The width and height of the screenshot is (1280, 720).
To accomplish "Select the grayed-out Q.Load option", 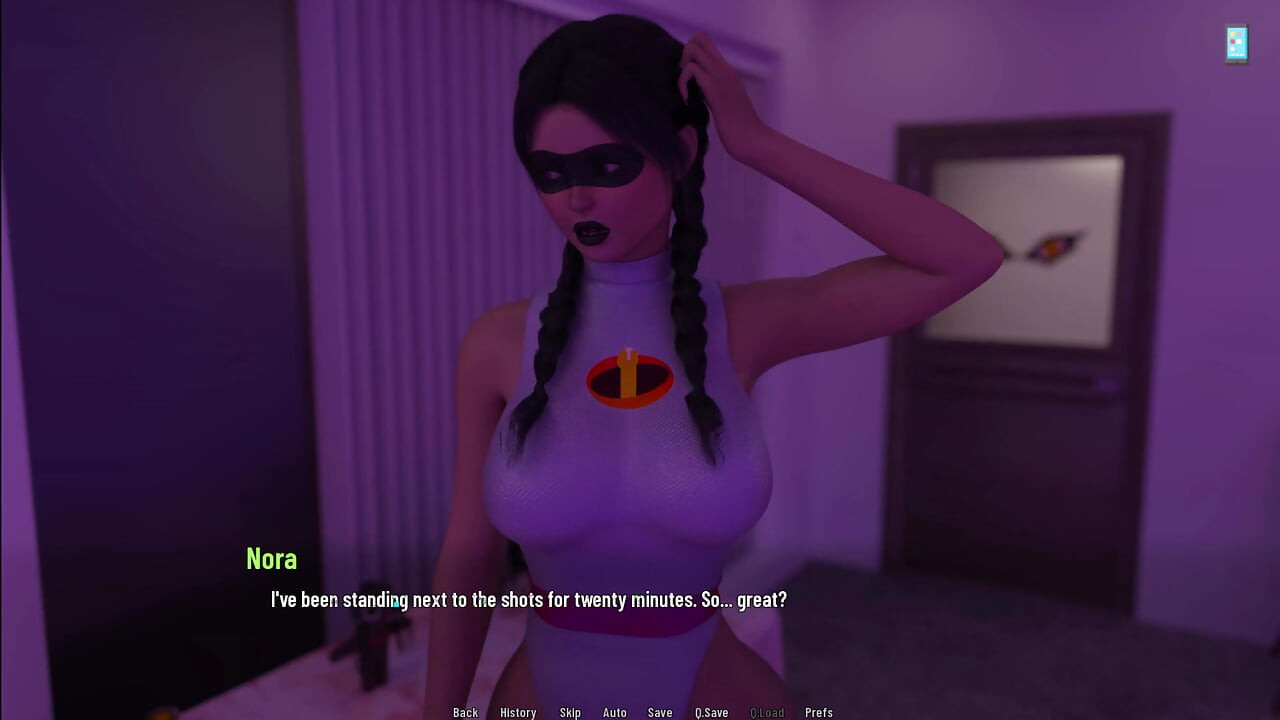I will [767, 712].
